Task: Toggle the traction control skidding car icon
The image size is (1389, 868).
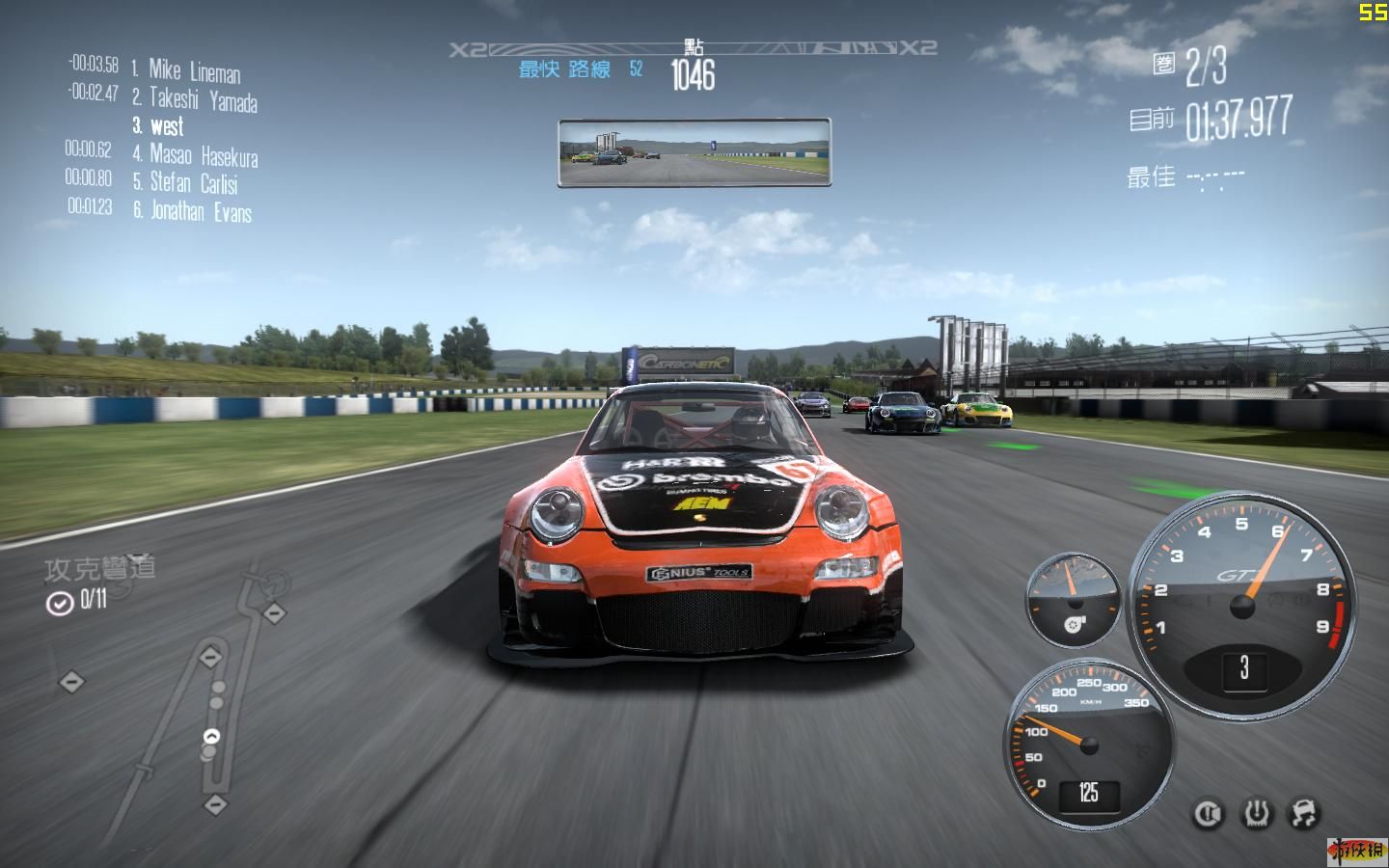Action: (1303, 814)
